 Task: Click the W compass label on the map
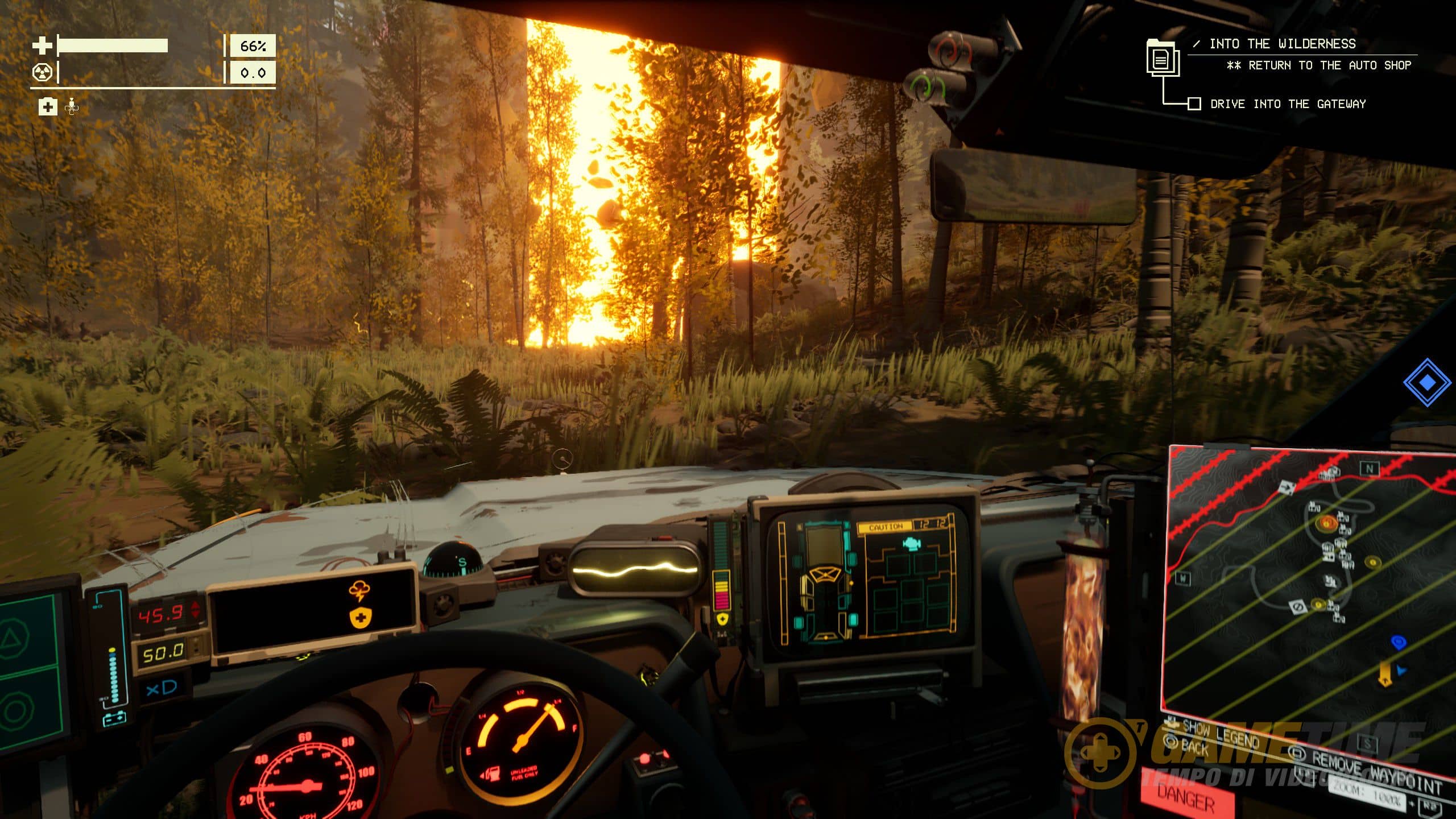pyautogui.click(x=1183, y=578)
